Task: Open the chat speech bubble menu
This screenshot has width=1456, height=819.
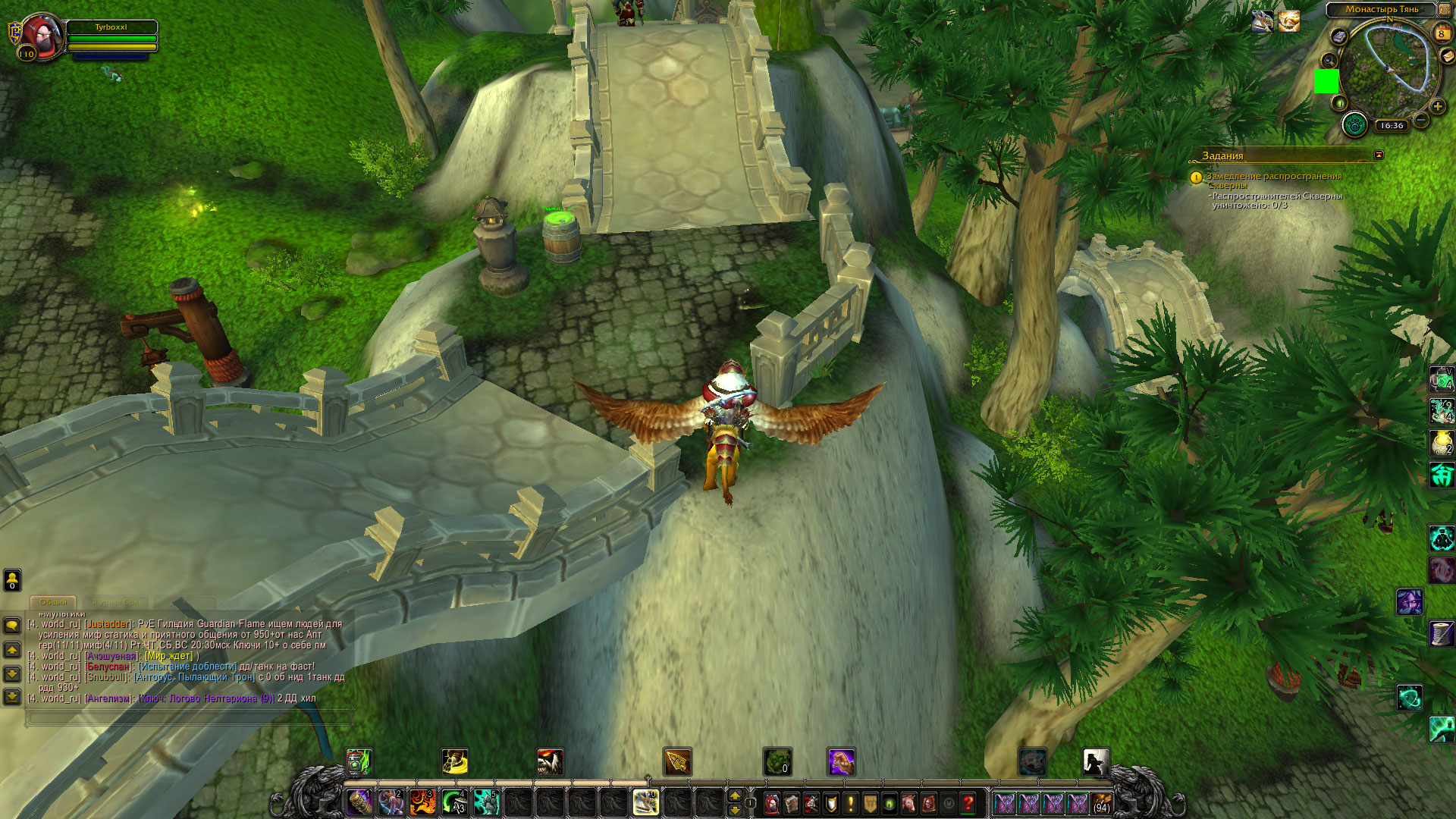Action: [x=12, y=625]
